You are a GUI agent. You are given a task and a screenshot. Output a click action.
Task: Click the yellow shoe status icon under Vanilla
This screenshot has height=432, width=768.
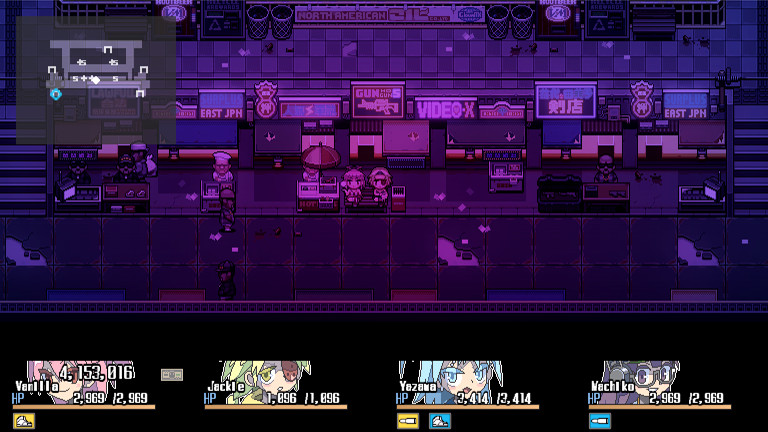point(24,421)
